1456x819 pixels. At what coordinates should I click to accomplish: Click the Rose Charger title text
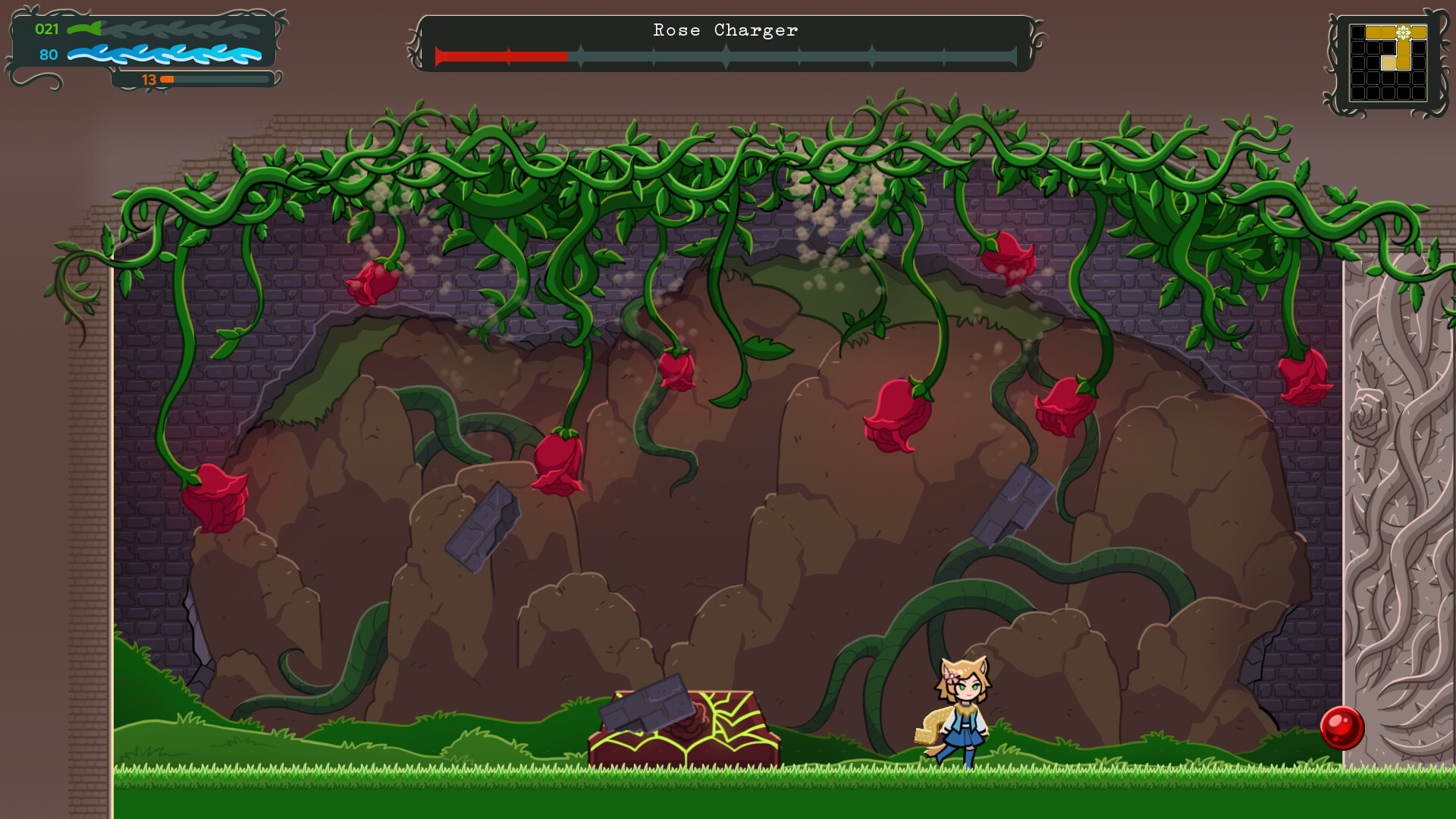pos(723,30)
